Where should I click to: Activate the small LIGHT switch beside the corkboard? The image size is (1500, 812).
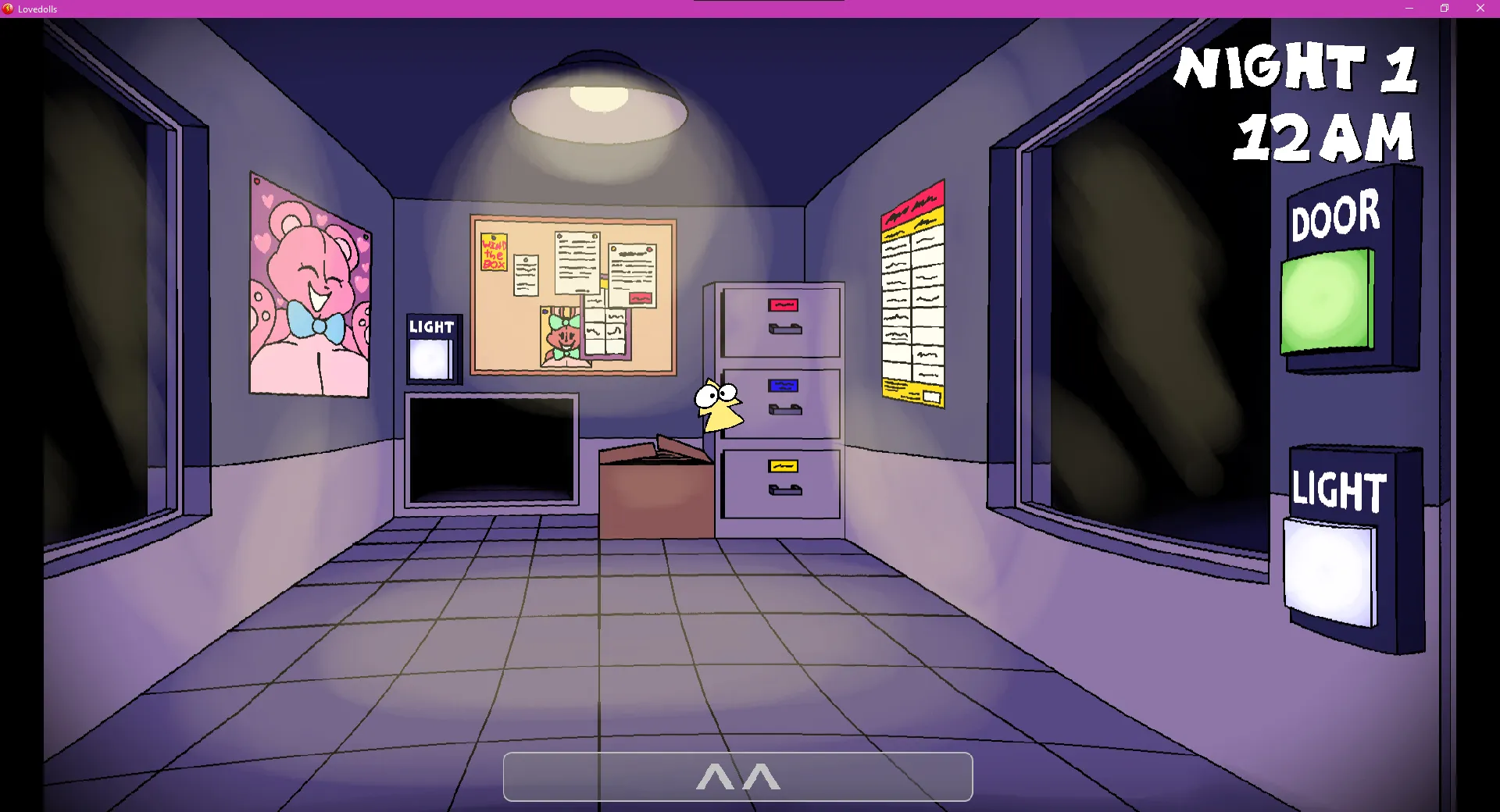[430, 360]
